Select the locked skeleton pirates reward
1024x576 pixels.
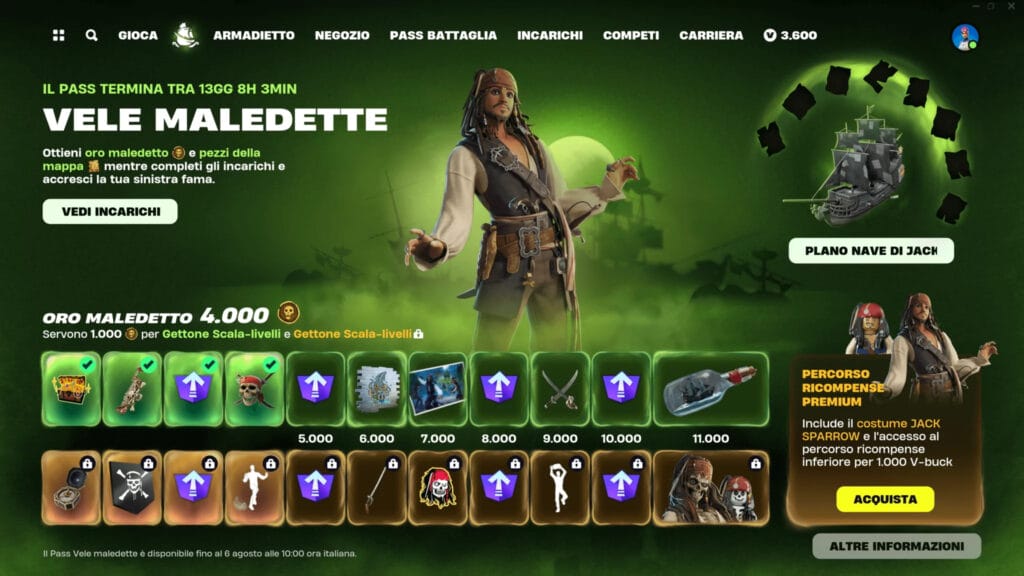tap(710, 487)
